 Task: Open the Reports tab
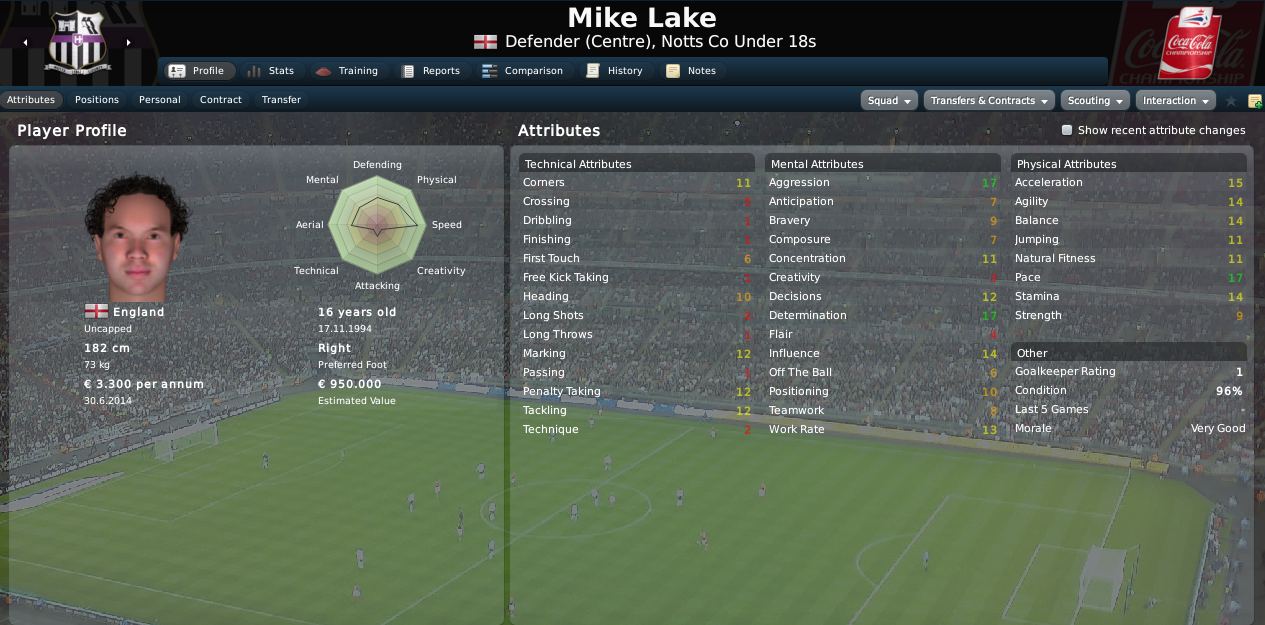tap(430, 71)
